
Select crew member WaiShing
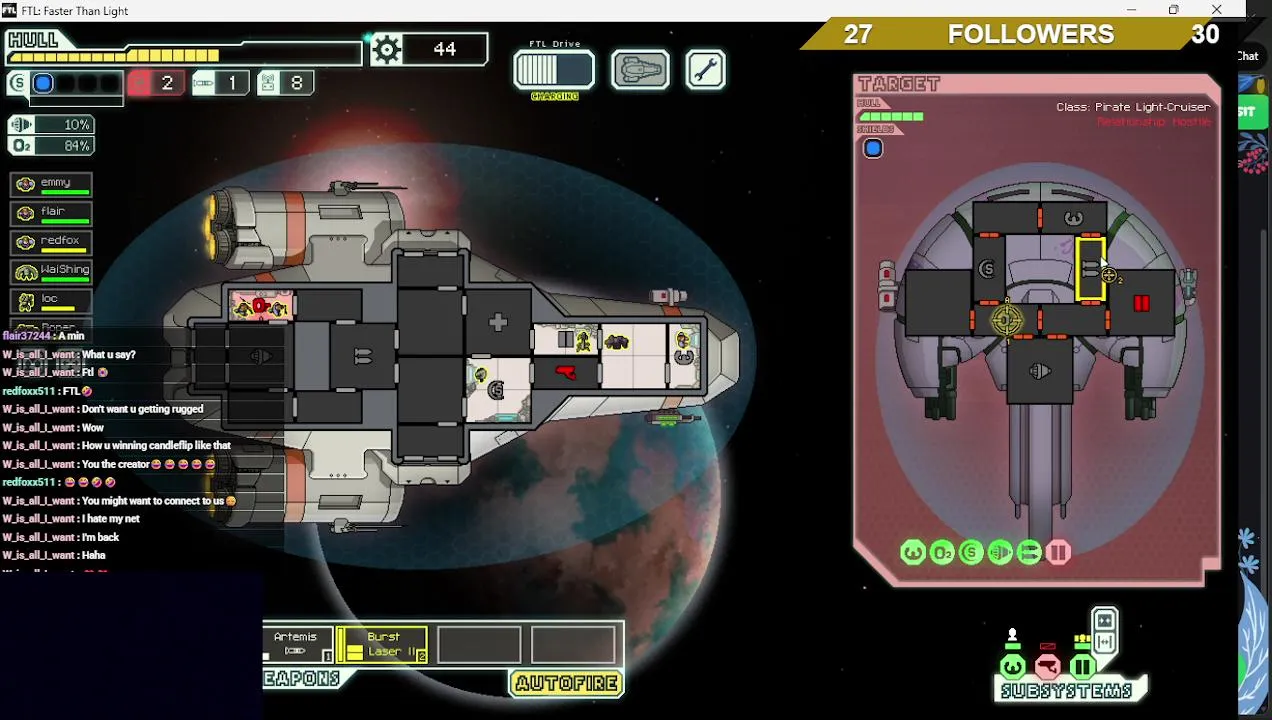51,271
